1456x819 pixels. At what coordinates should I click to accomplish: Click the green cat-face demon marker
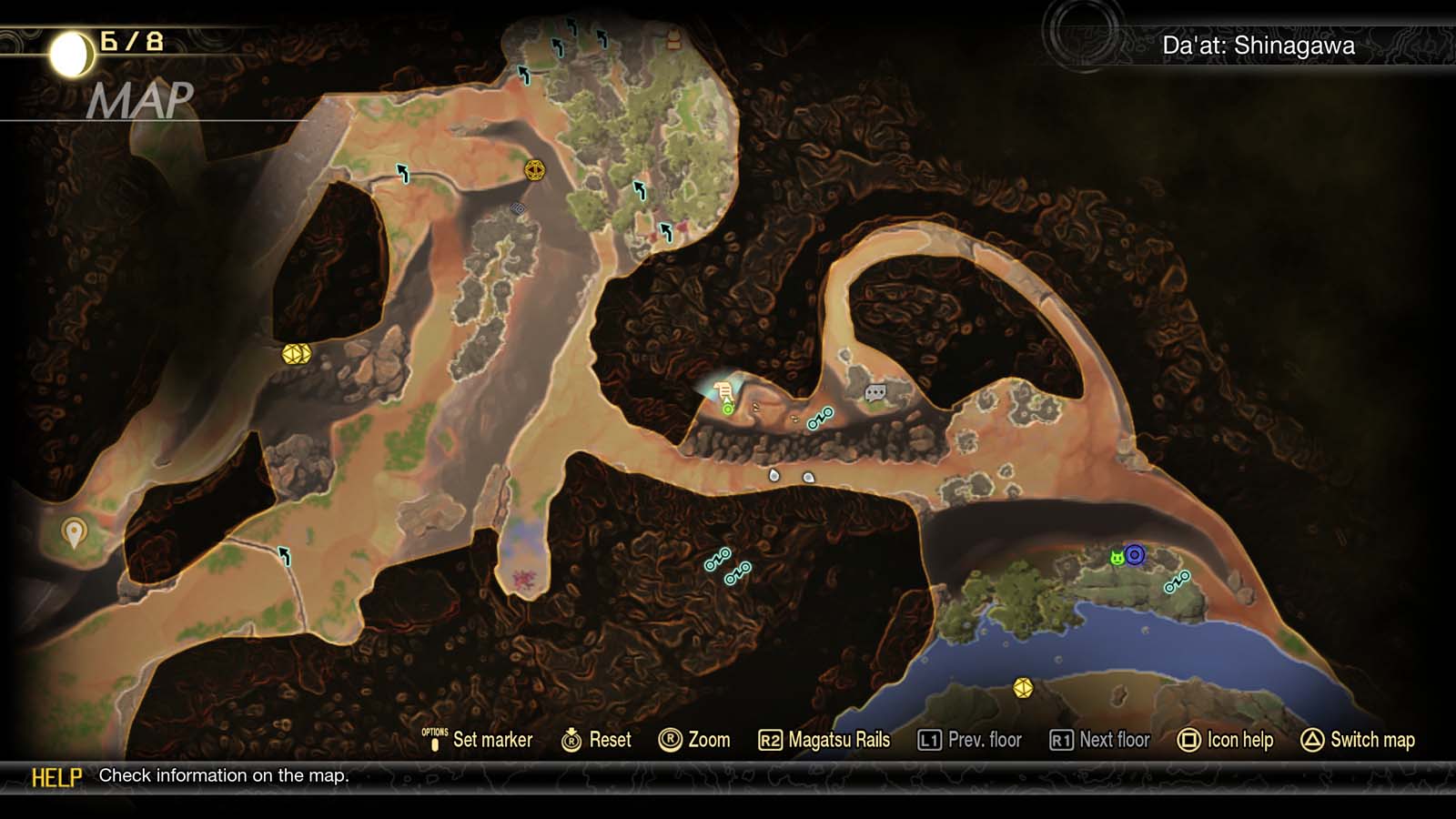(x=1117, y=558)
